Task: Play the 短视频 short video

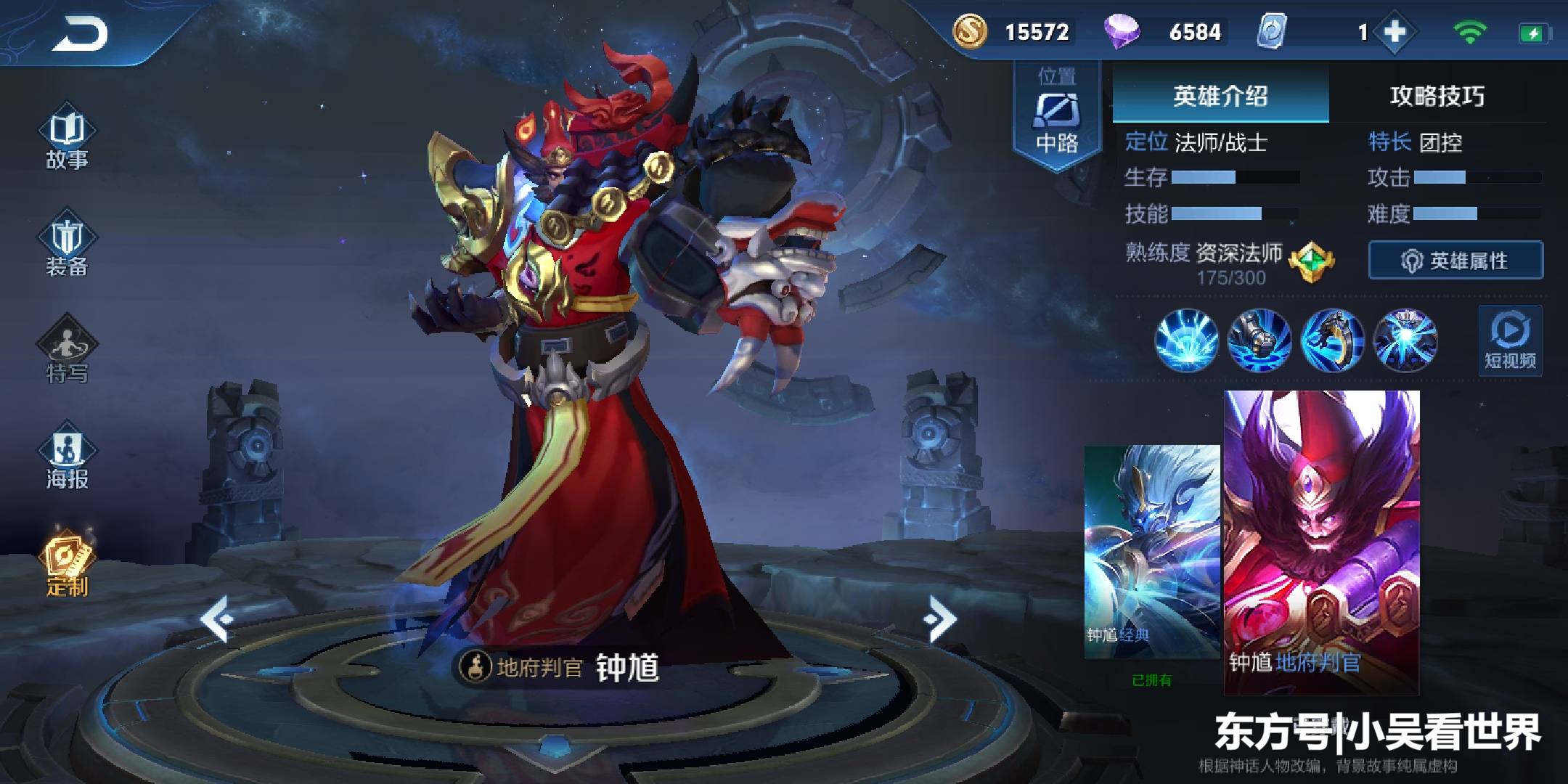Action: (x=1510, y=341)
